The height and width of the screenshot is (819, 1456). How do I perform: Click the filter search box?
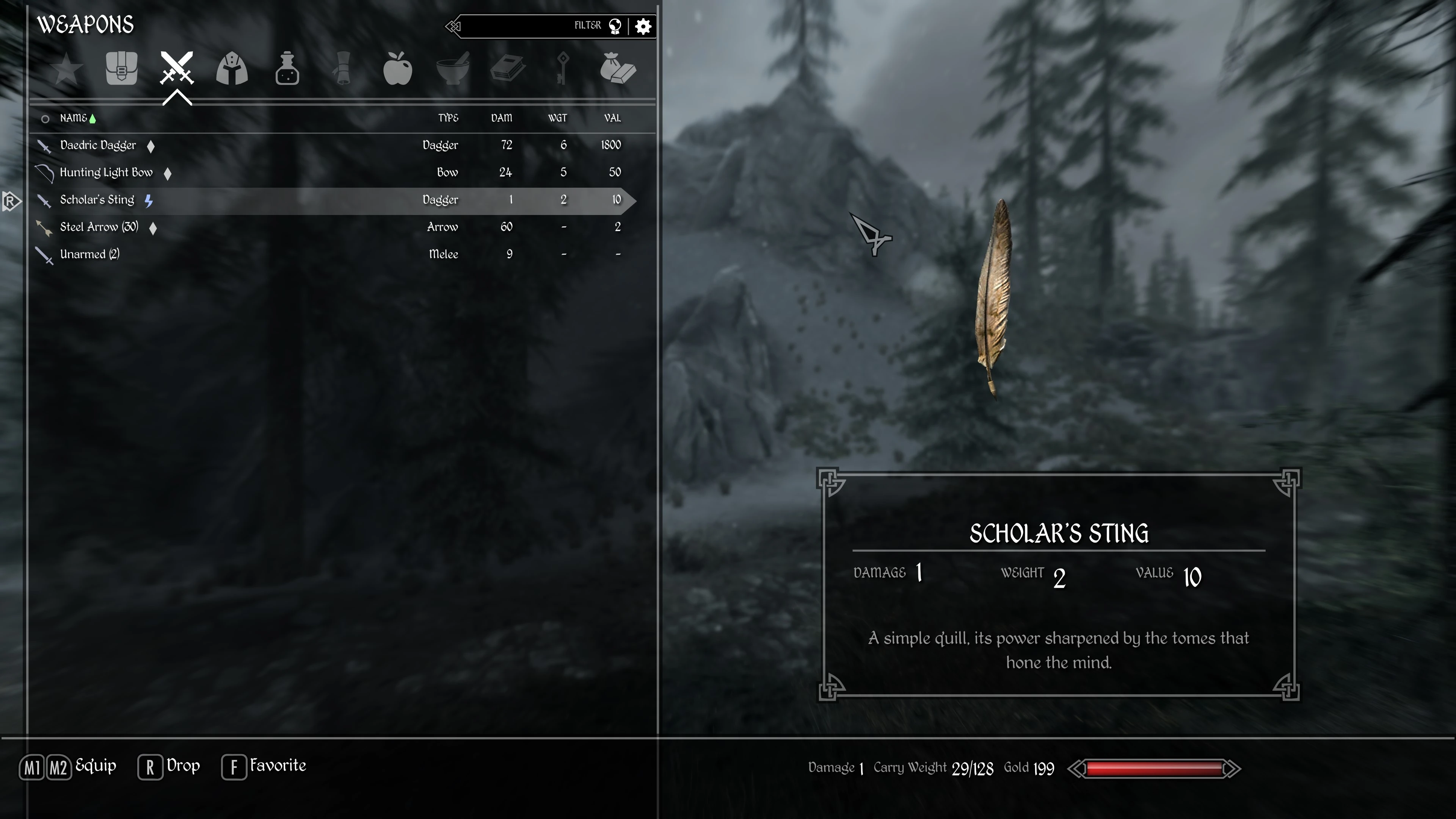(x=520, y=26)
